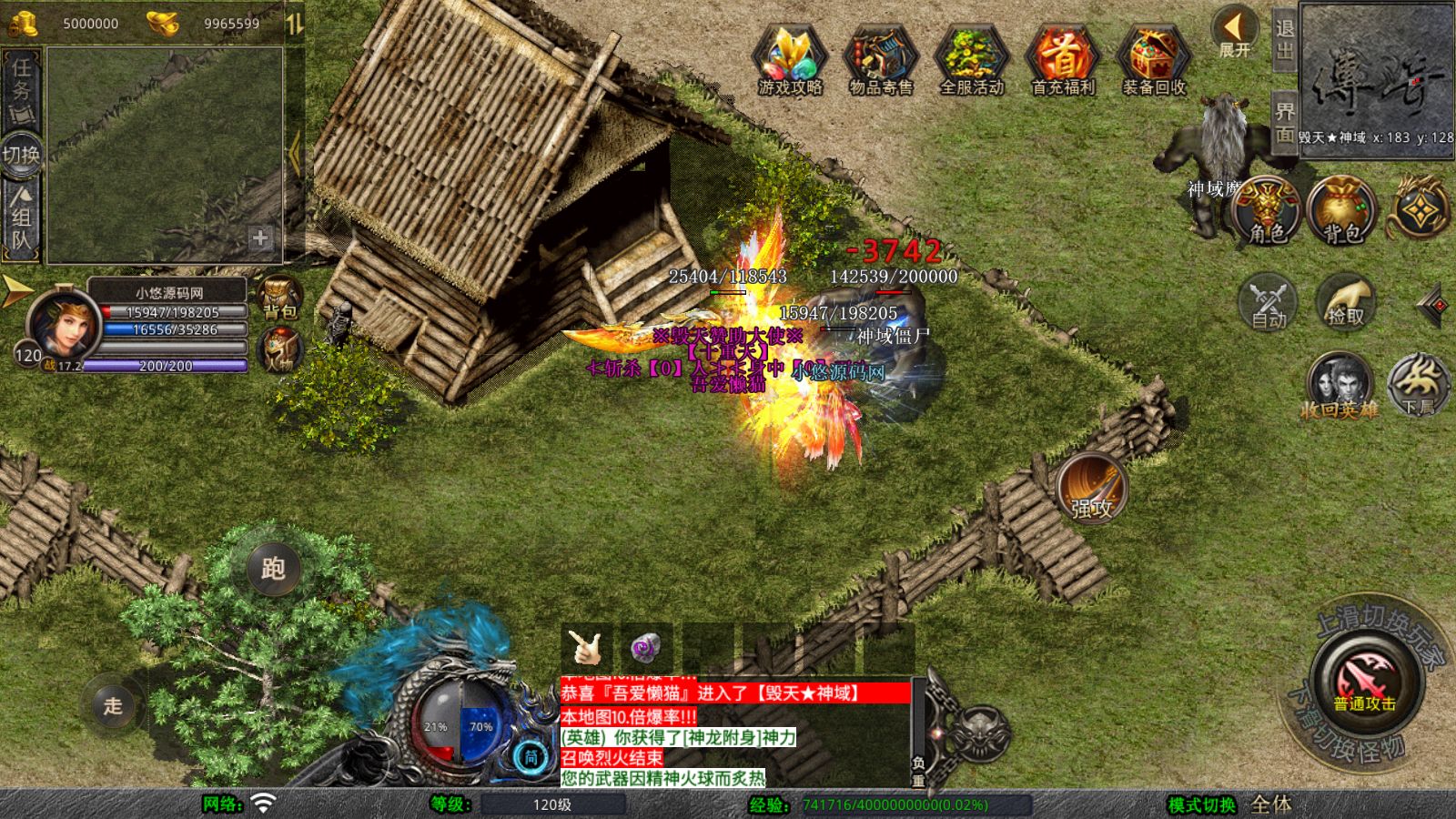This screenshot has height=819, width=1456.
Task: Toggle 自动 auto-combat
Action: (1269, 302)
